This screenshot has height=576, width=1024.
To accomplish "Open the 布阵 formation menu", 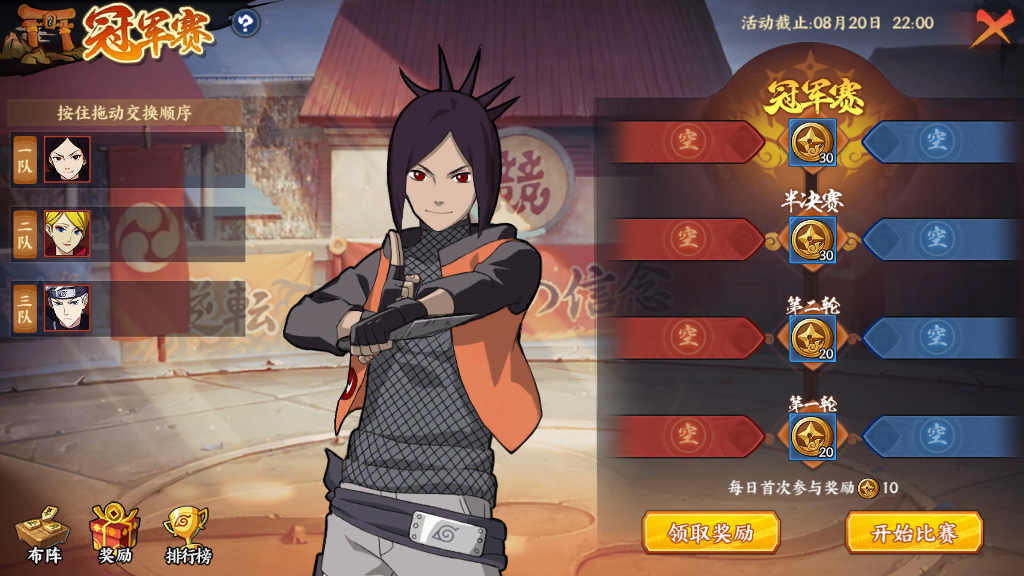I will pyautogui.click(x=44, y=535).
